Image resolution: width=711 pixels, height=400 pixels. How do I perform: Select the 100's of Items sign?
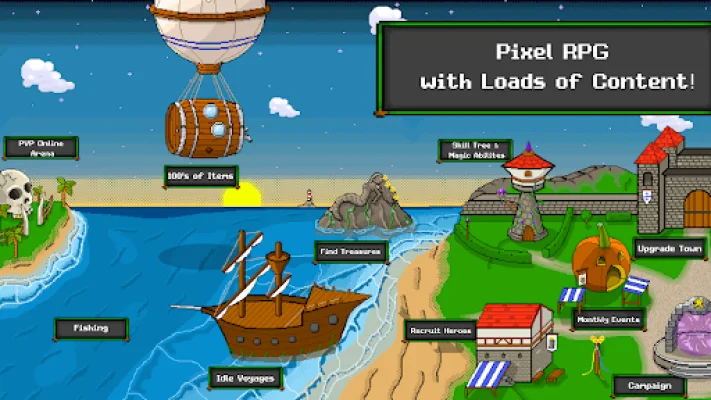click(x=201, y=176)
